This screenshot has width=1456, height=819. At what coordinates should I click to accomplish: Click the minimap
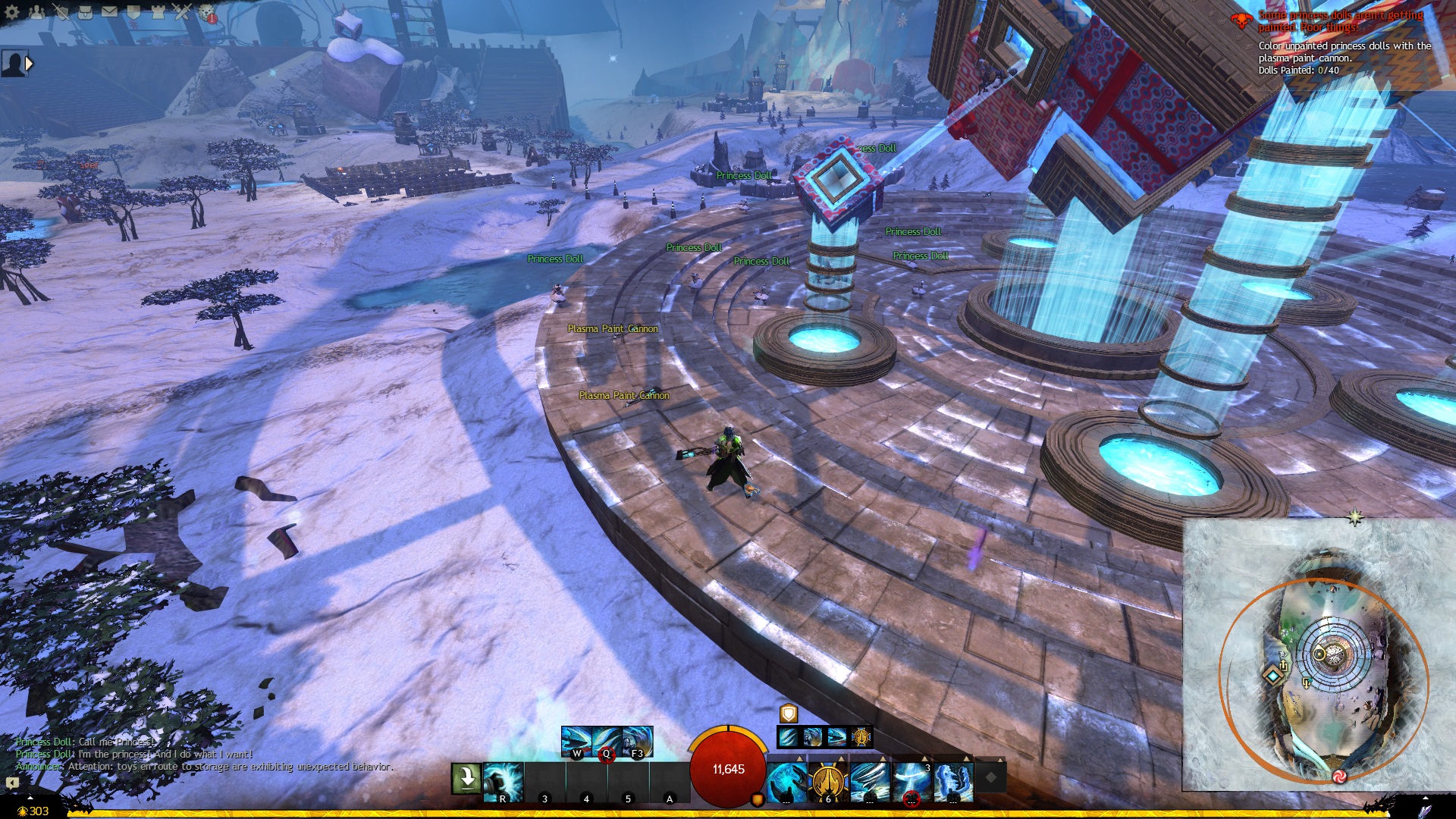click(1319, 654)
